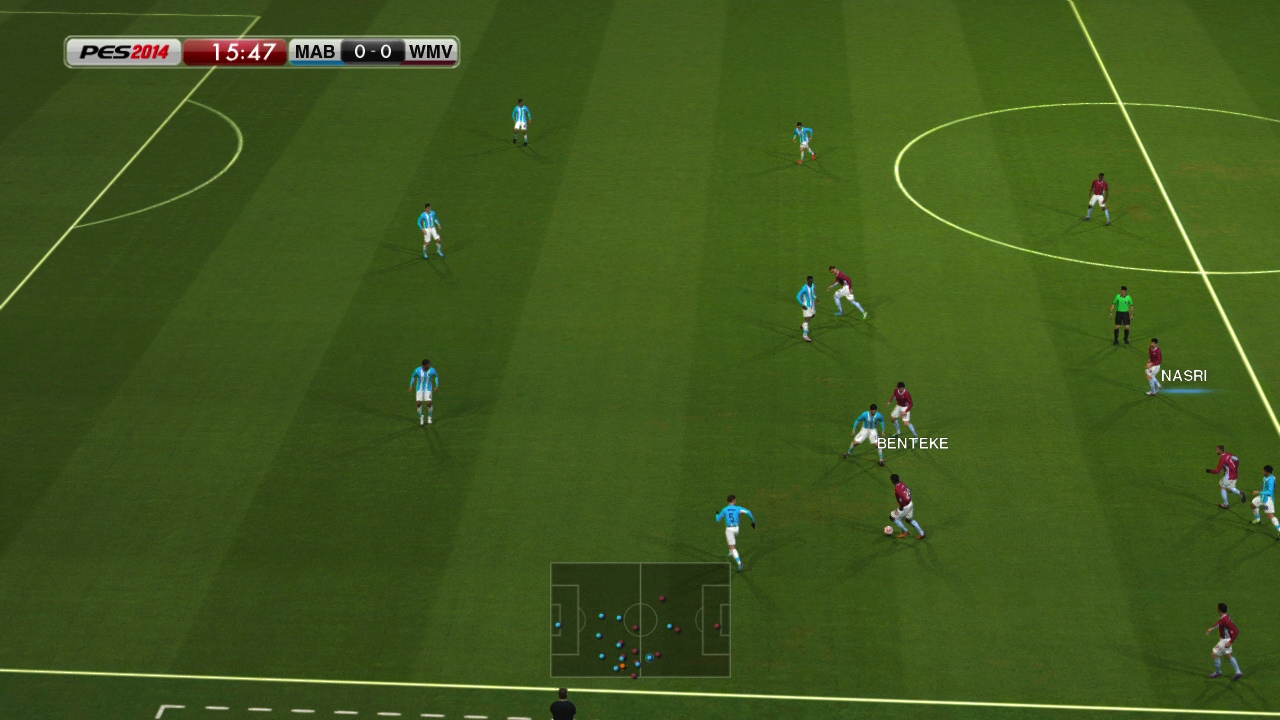Select the orange ball marker on the radar
The height and width of the screenshot is (720, 1280).
tap(622, 665)
